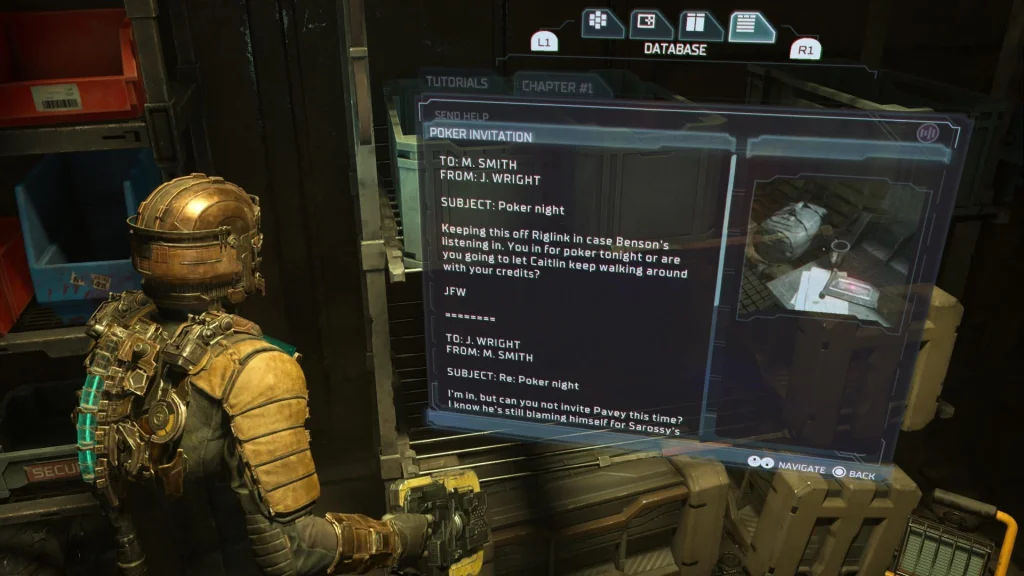Play the log's audio waveform icon
The width and height of the screenshot is (1024, 576).
click(x=928, y=132)
